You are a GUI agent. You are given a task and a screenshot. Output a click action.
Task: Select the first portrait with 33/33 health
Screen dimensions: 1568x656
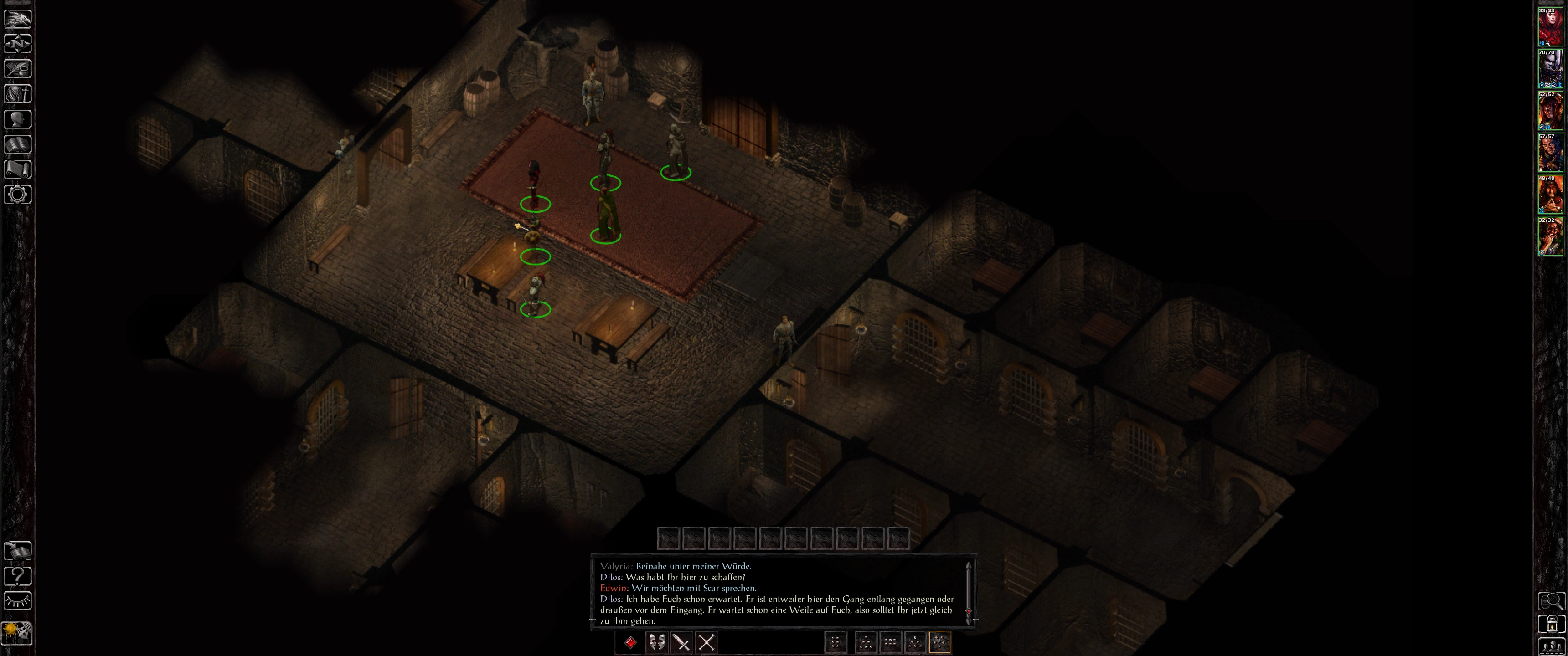click(1550, 27)
